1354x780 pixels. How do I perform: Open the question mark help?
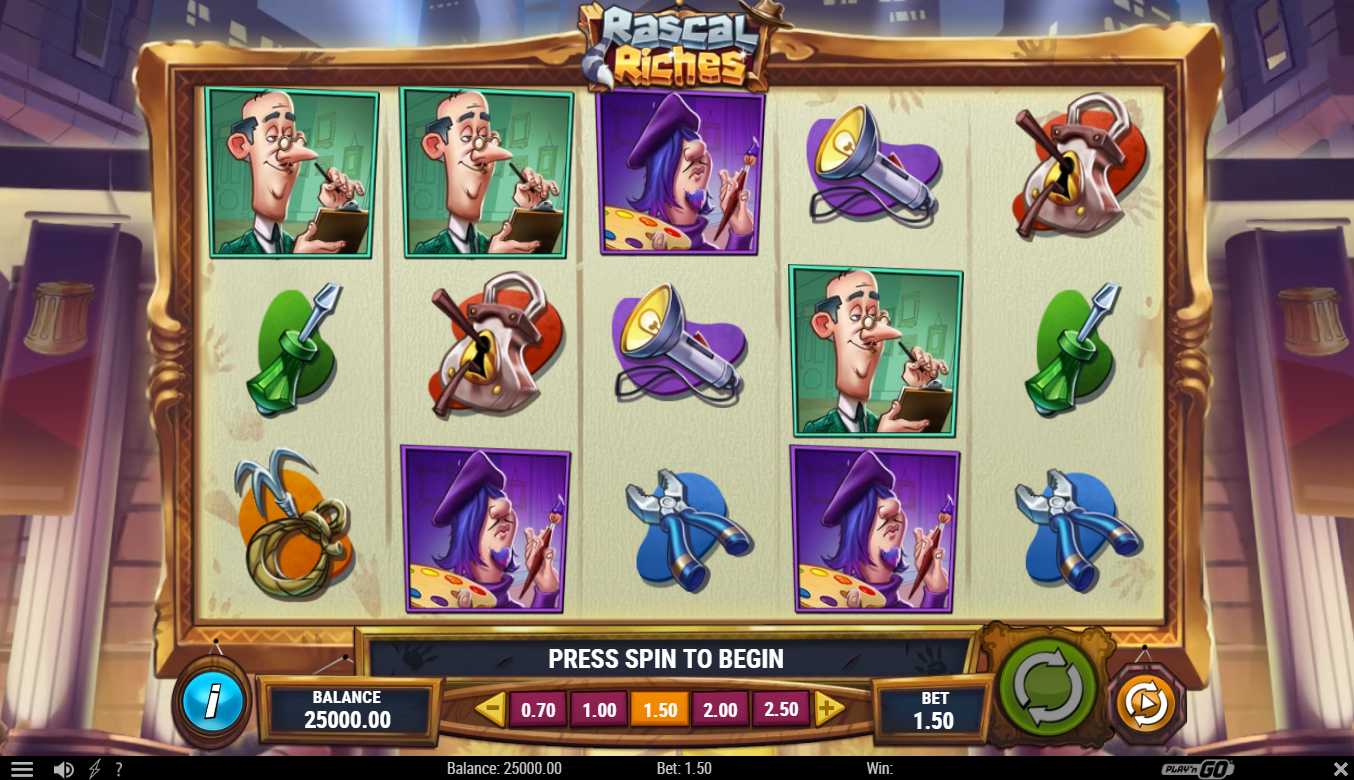coord(118,769)
